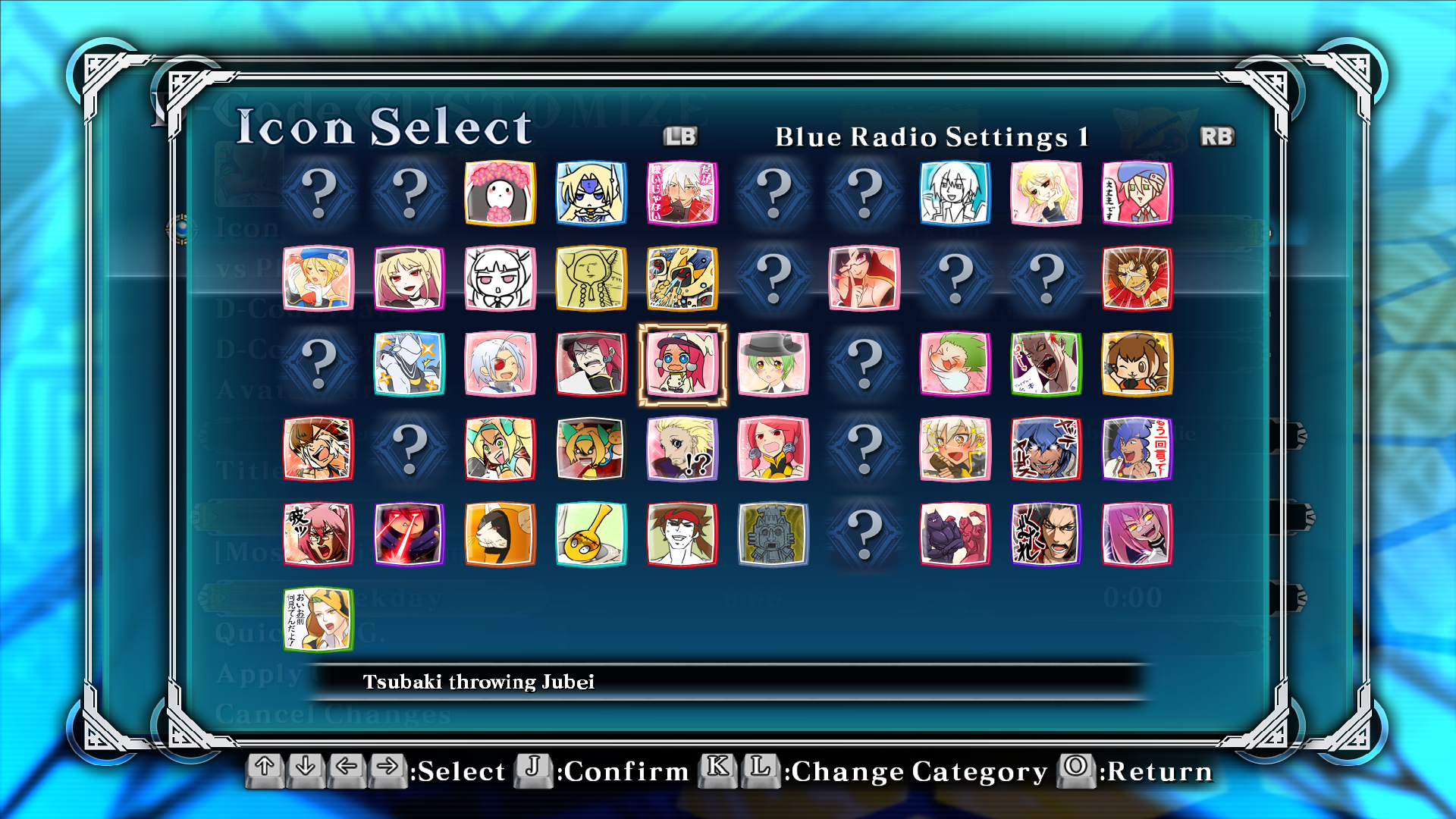Select the angry brown-haired man on red burst
The height and width of the screenshot is (819, 1456).
pyautogui.click(x=1137, y=278)
